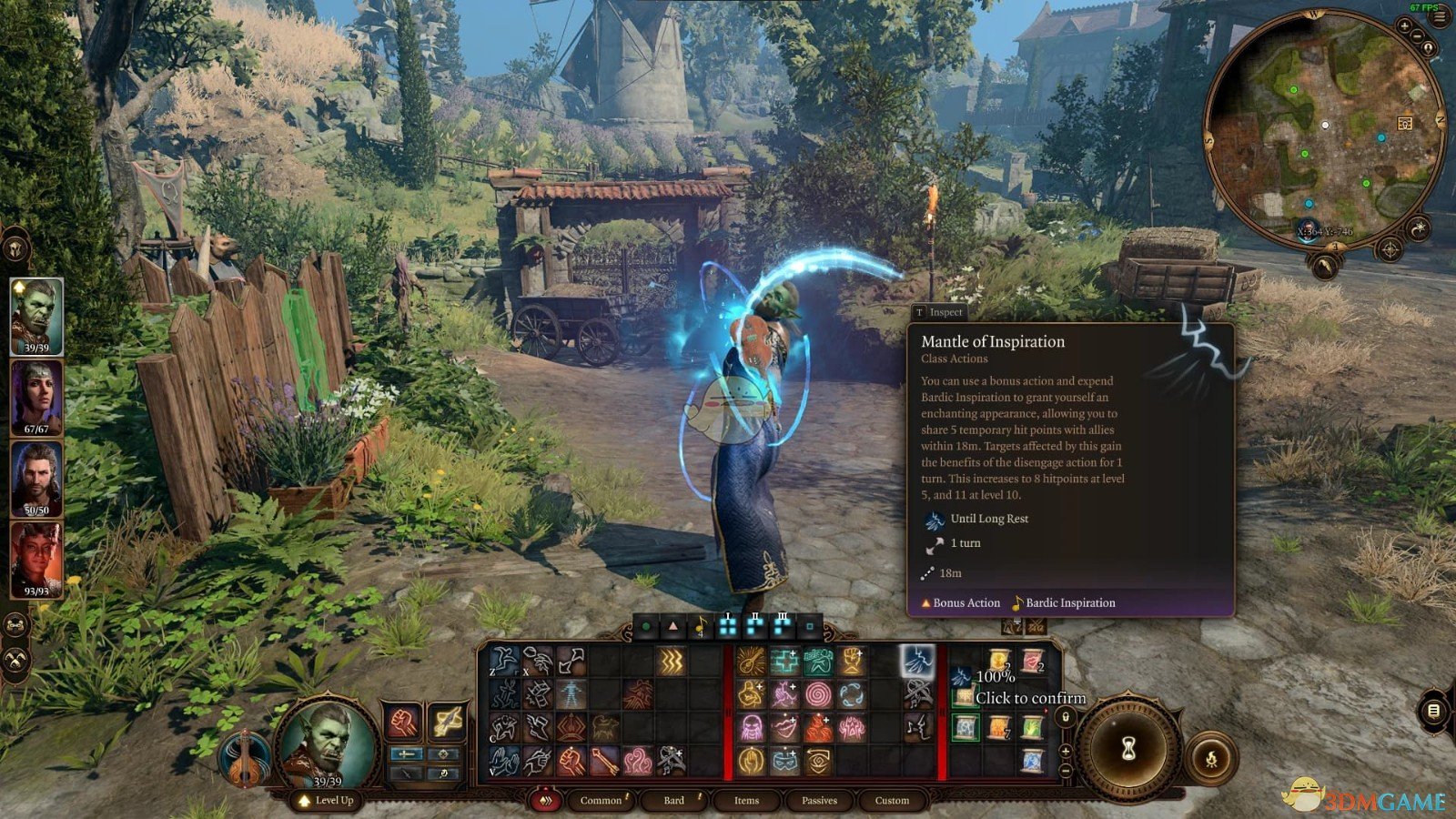This screenshot has height=819, width=1456.
Task: Choose the bearded companion portrait with 50/50 HP
Action: click(x=36, y=479)
